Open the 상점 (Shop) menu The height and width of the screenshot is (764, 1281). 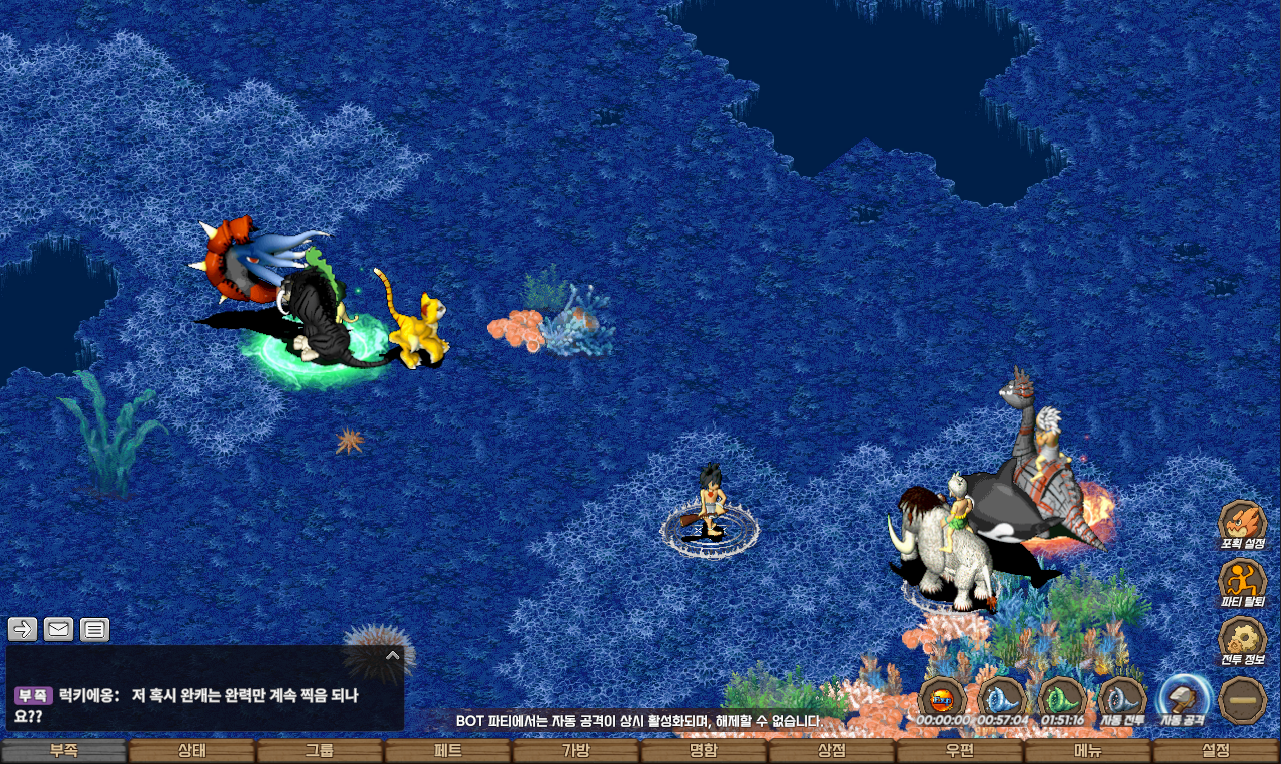pos(832,751)
